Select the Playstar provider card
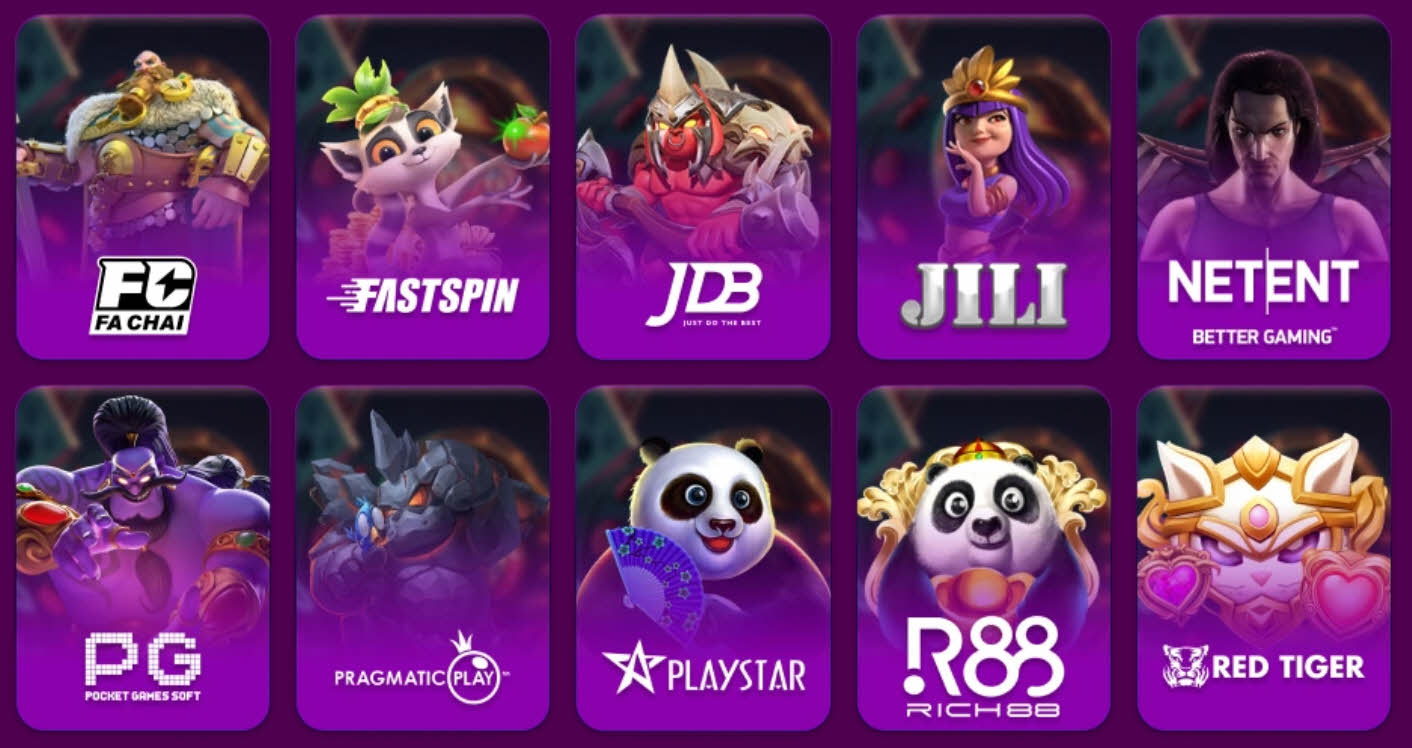 pos(703,558)
